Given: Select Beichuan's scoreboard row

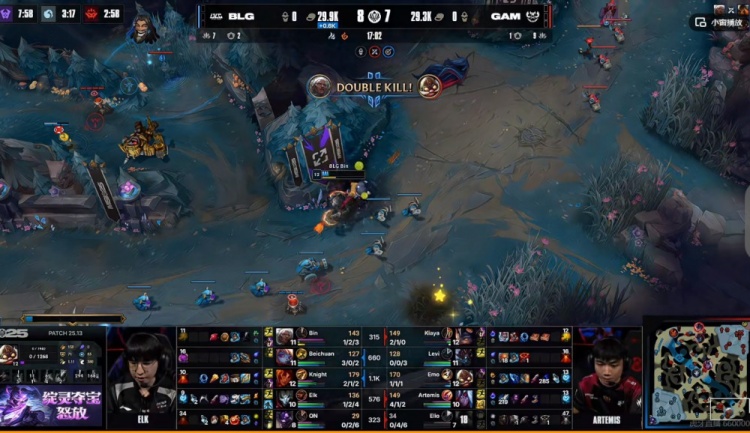Looking at the screenshot, I should click(320, 356).
